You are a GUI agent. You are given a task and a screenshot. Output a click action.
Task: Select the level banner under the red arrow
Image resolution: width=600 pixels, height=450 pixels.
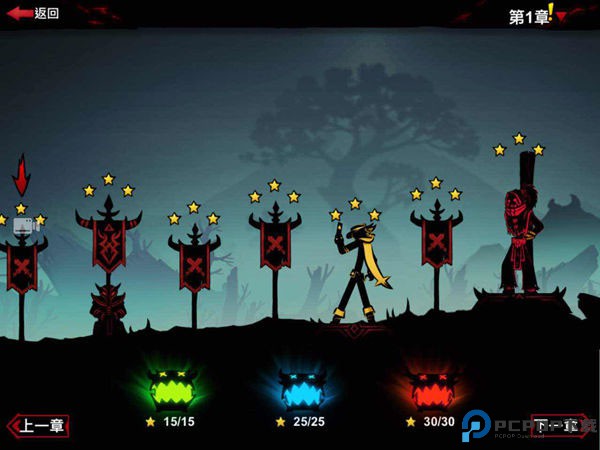click(22, 265)
